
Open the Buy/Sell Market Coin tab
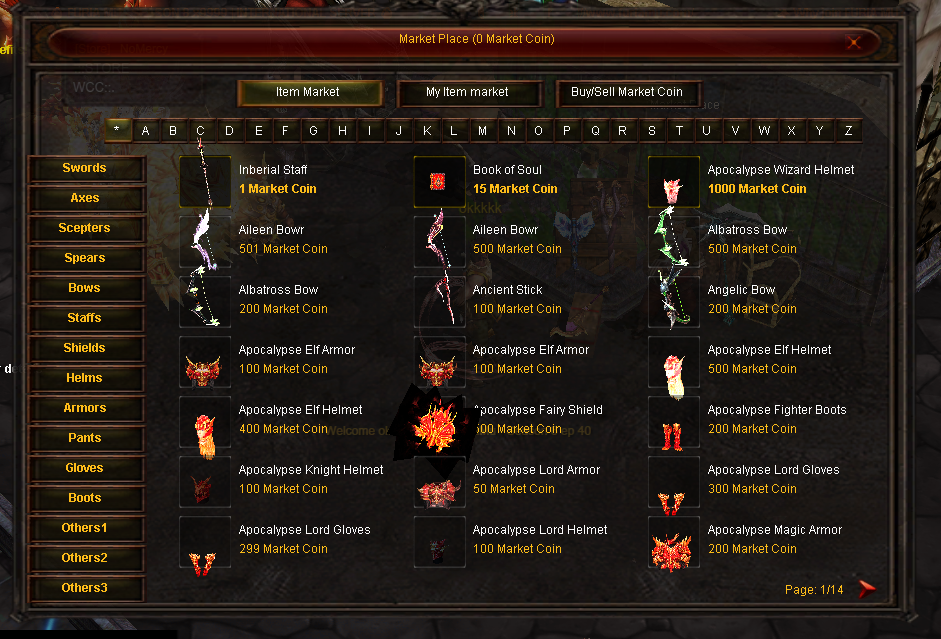point(627,92)
